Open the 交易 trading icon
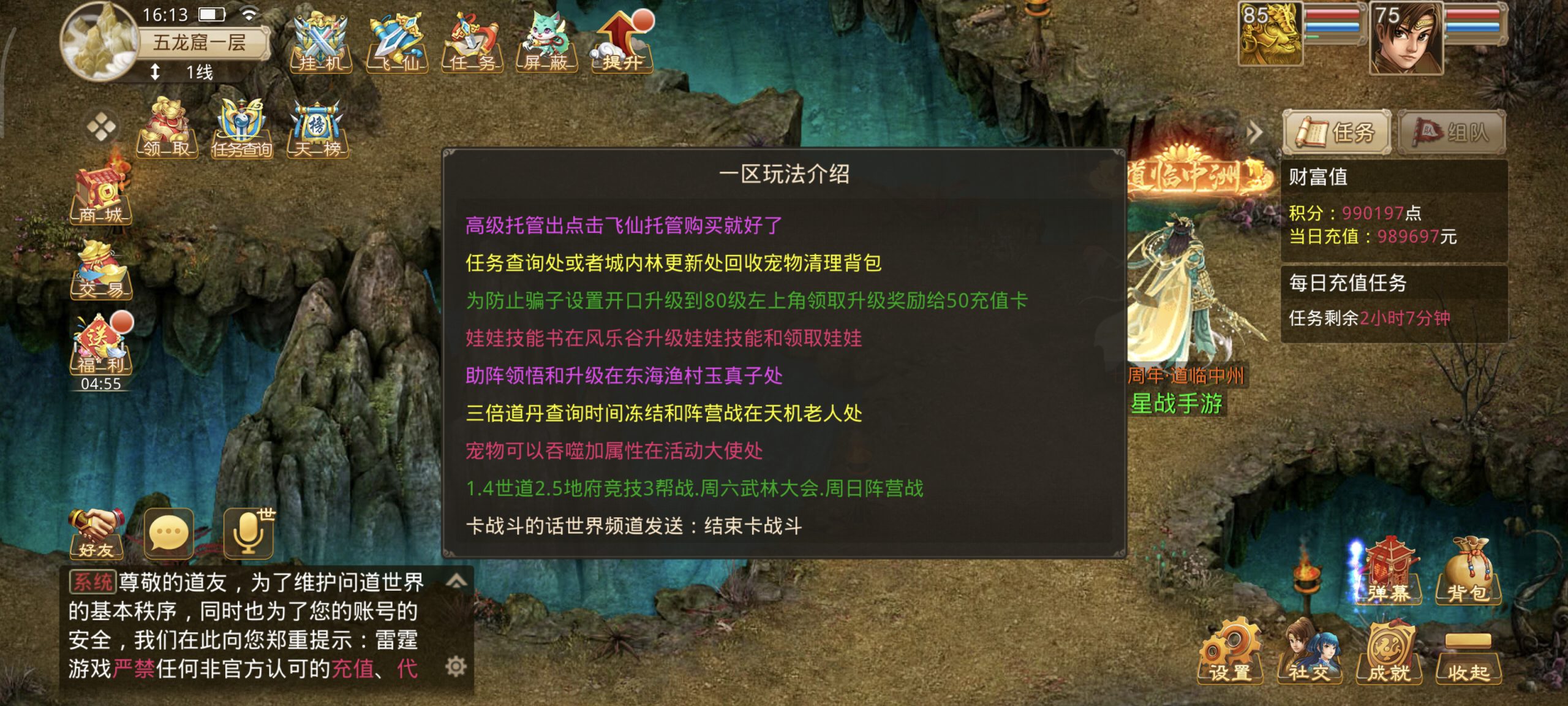1568x706 pixels. click(101, 270)
